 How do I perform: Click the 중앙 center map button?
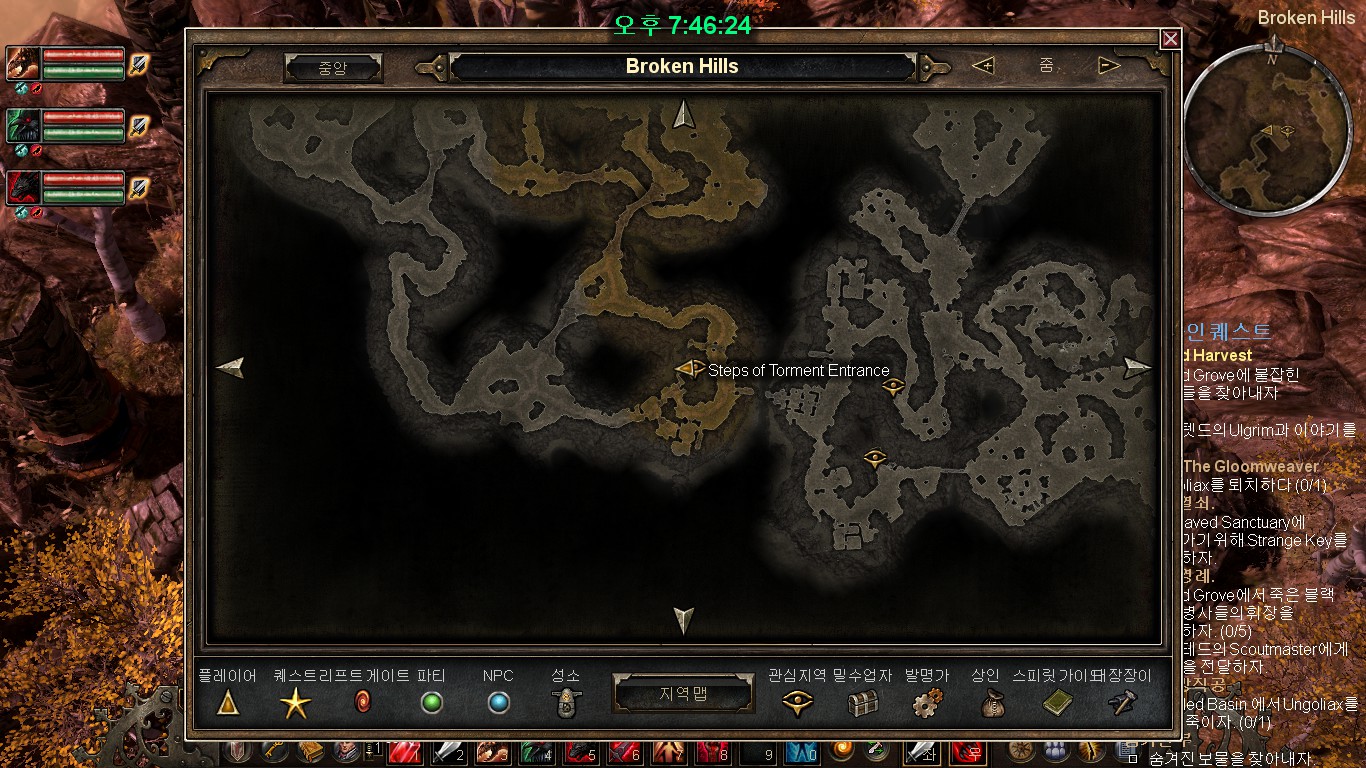(x=333, y=67)
